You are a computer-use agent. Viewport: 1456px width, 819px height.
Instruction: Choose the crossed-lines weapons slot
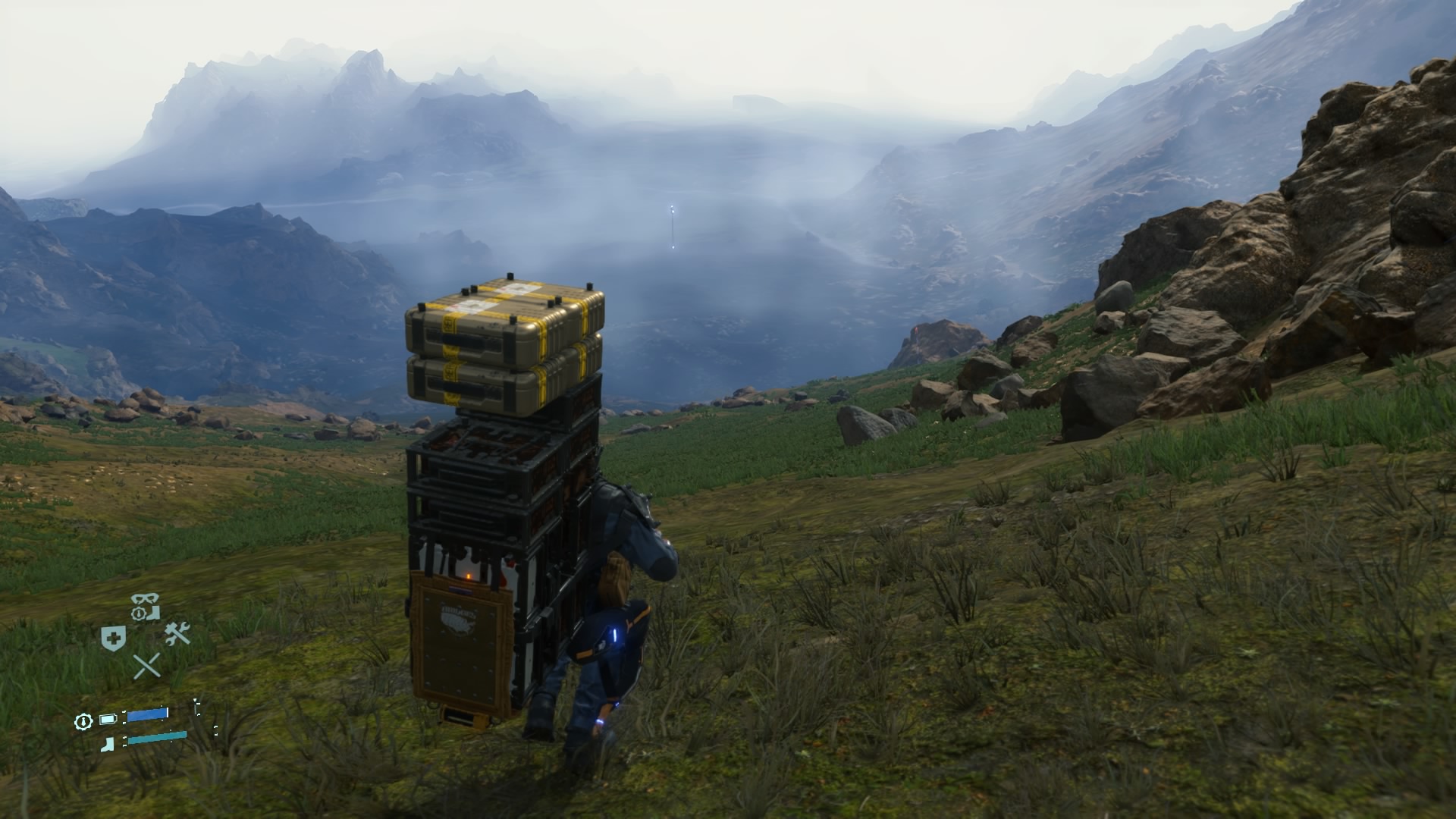coord(146,666)
